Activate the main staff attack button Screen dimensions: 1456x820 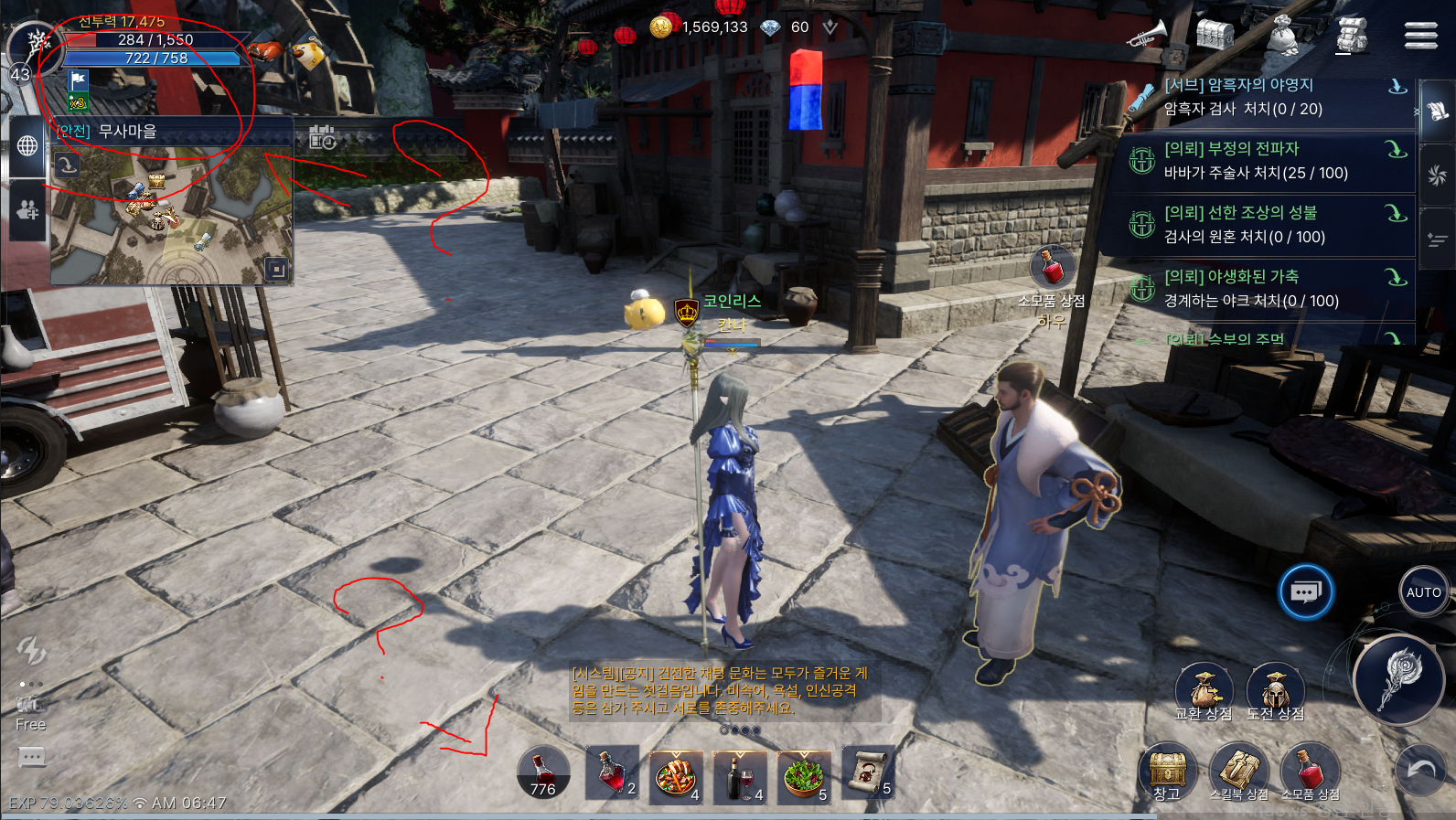(x=1398, y=678)
